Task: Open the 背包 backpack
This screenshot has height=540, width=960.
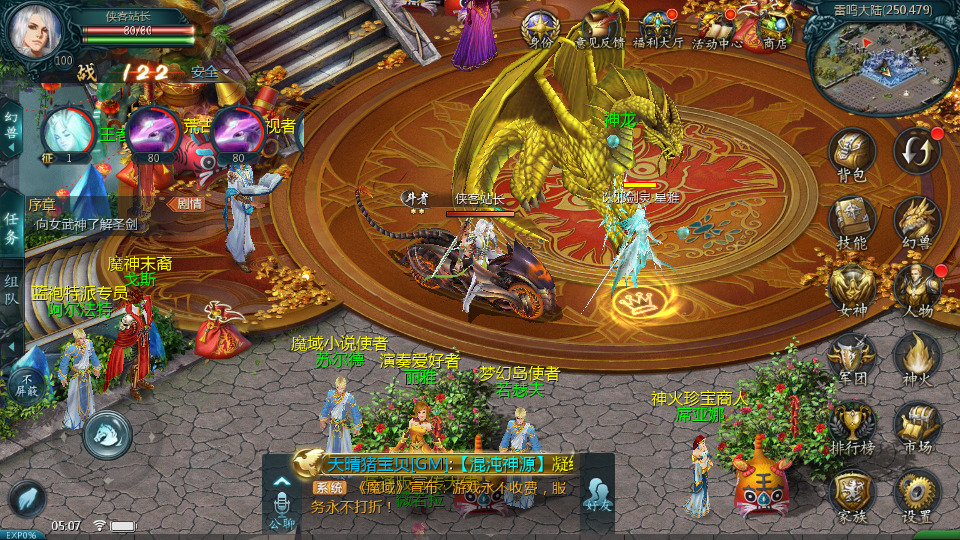Action: pos(852,153)
